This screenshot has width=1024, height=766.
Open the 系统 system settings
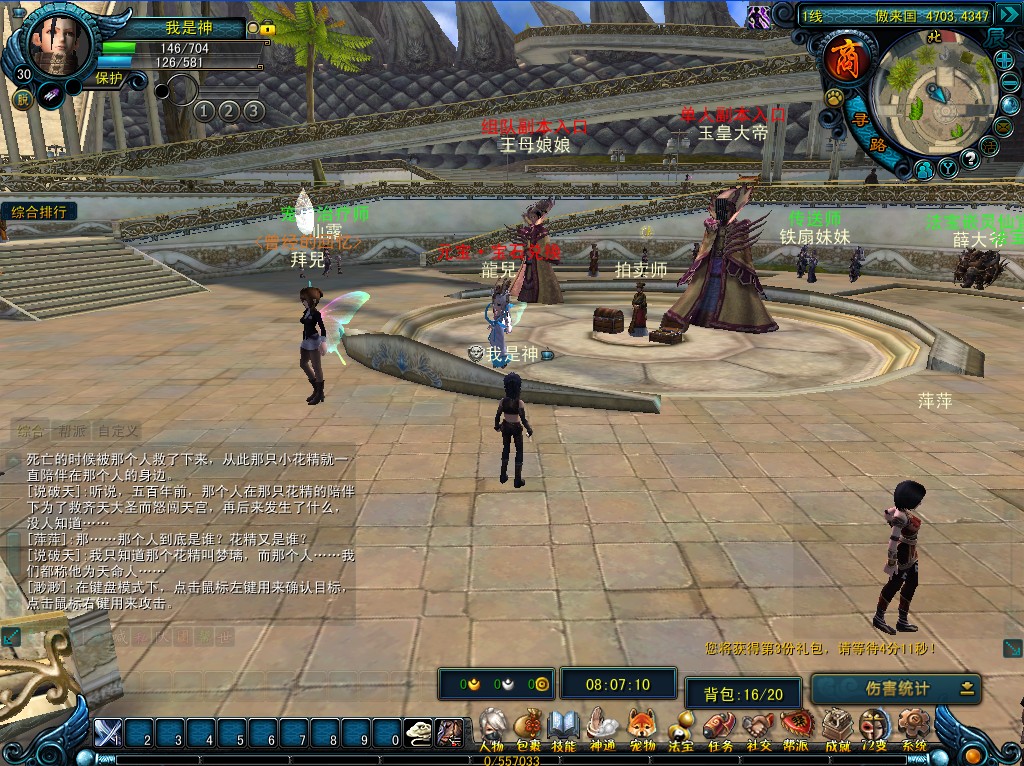point(913,727)
